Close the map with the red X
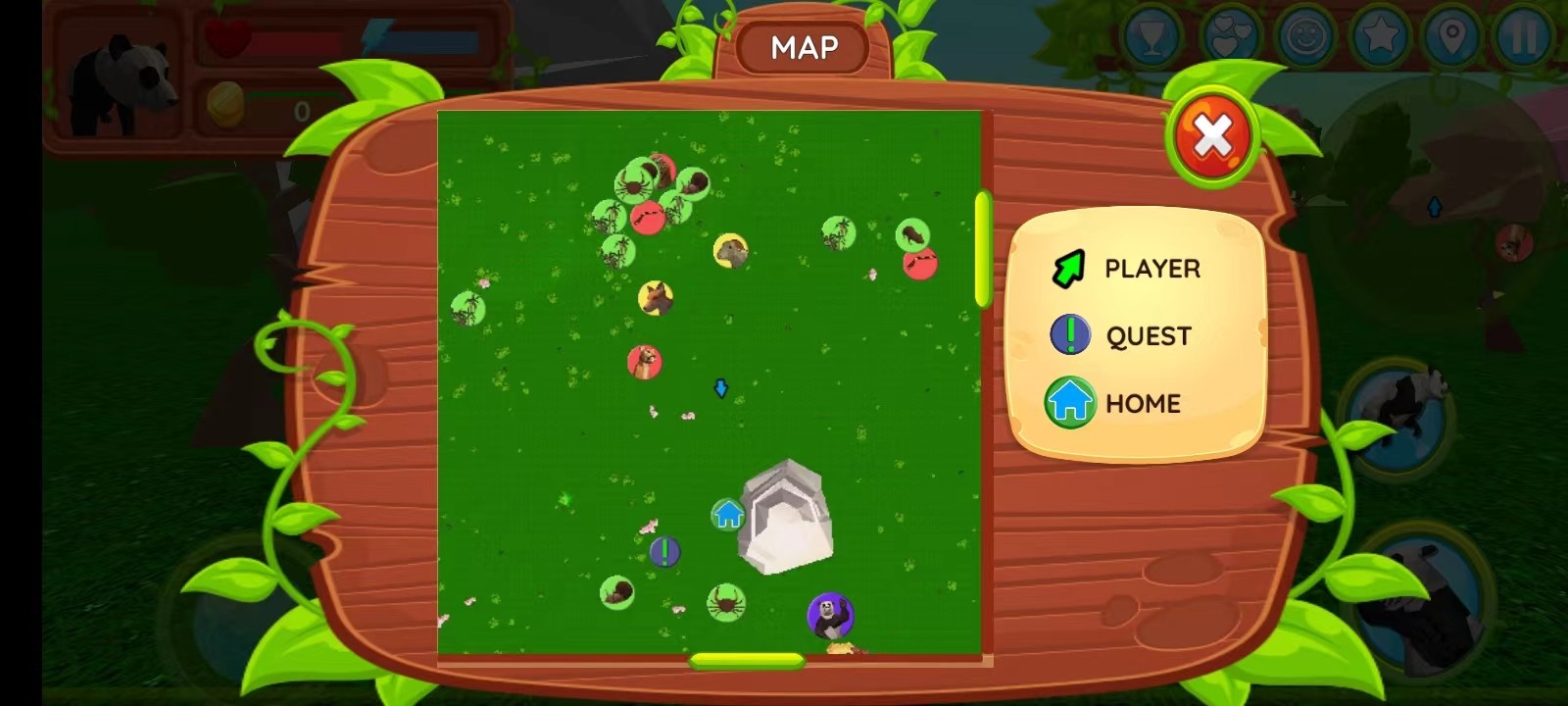Viewport: 1568px width, 706px height. (x=1212, y=137)
